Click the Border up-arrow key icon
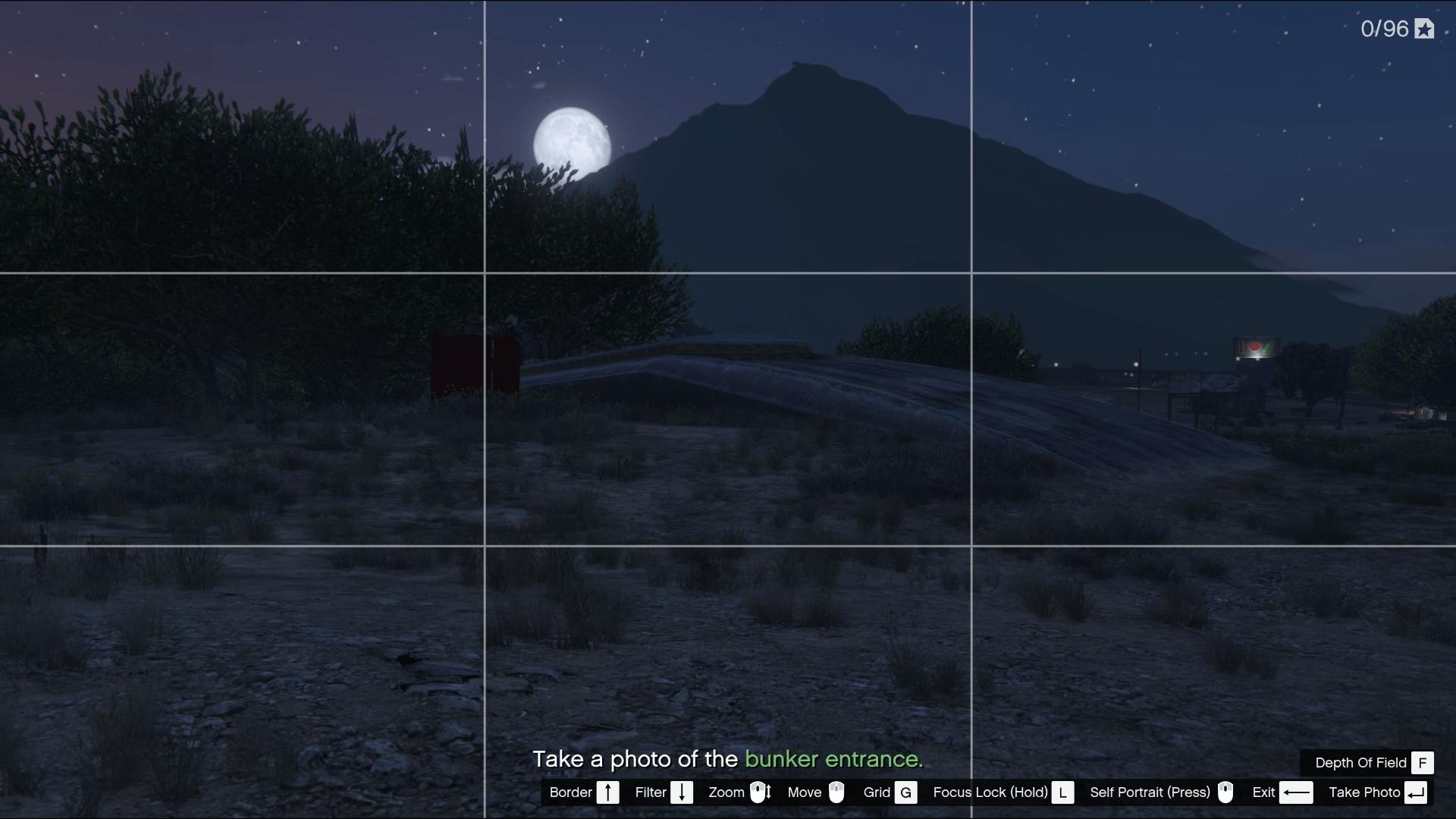Image resolution: width=1456 pixels, height=819 pixels. pyautogui.click(x=608, y=792)
